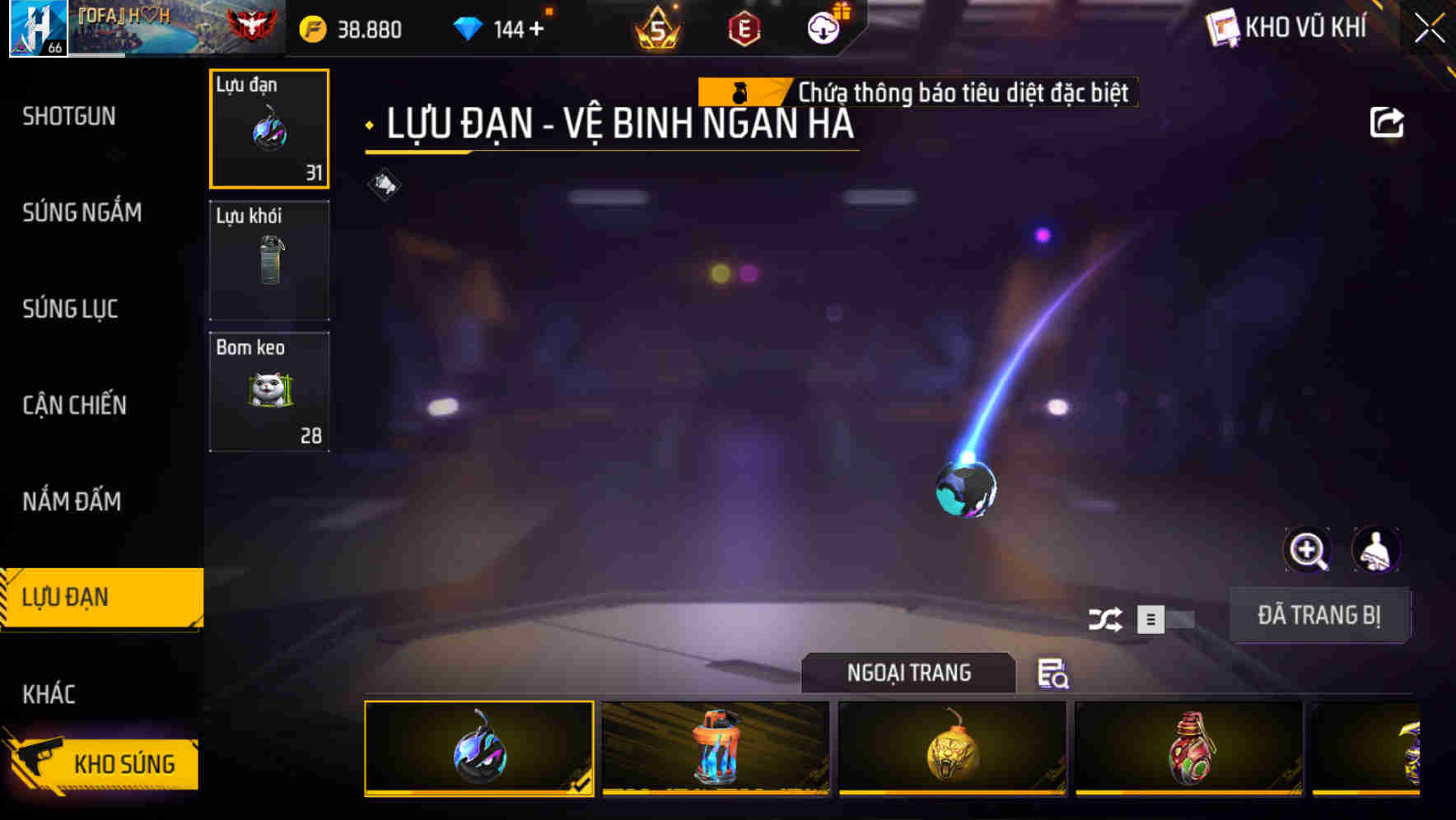1456x820 pixels.
Task: Switch to the NGOẠI TRANG tab
Action: pyautogui.click(x=908, y=673)
